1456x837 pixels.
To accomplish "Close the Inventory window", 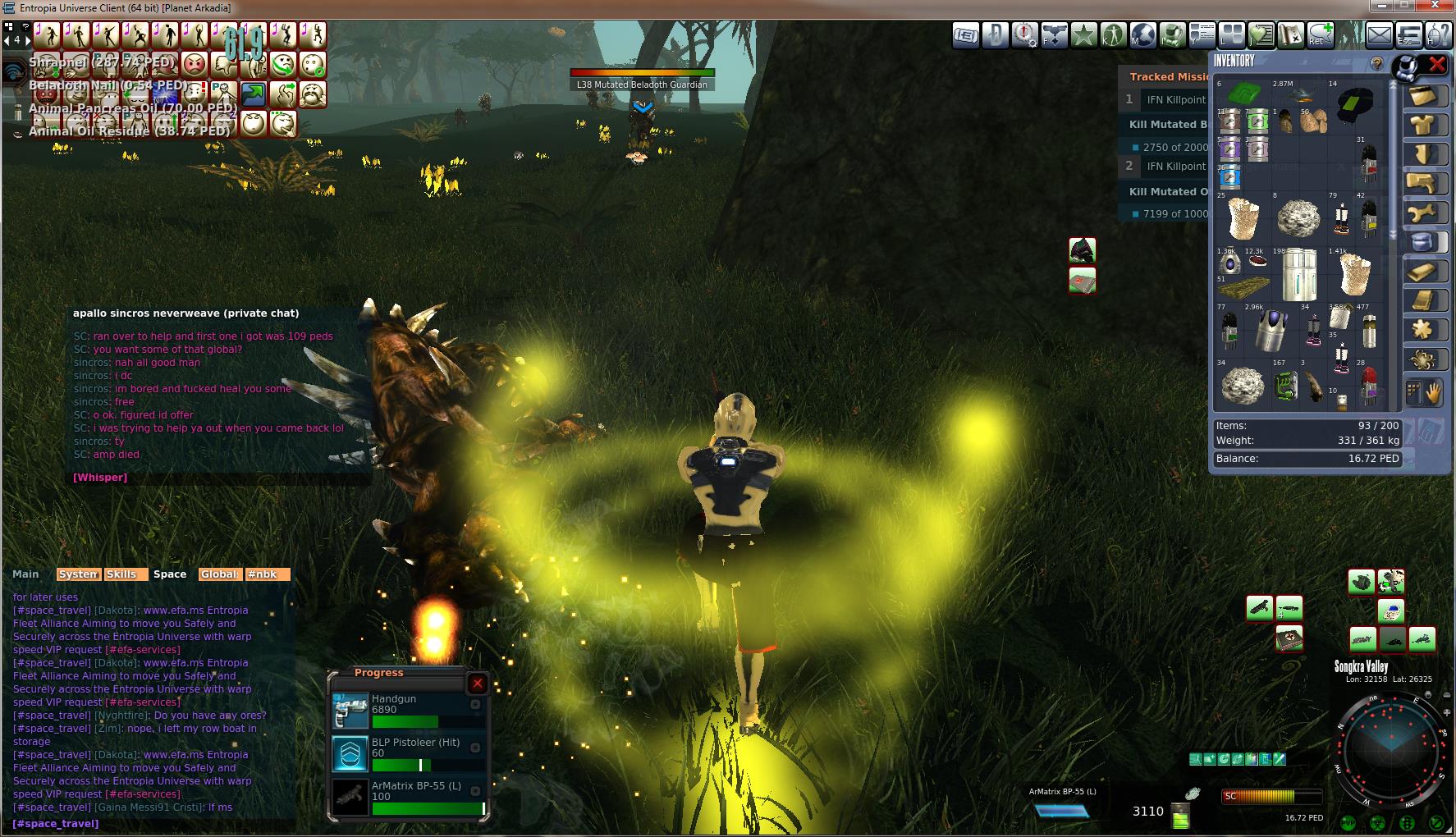I will (1437, 64).
